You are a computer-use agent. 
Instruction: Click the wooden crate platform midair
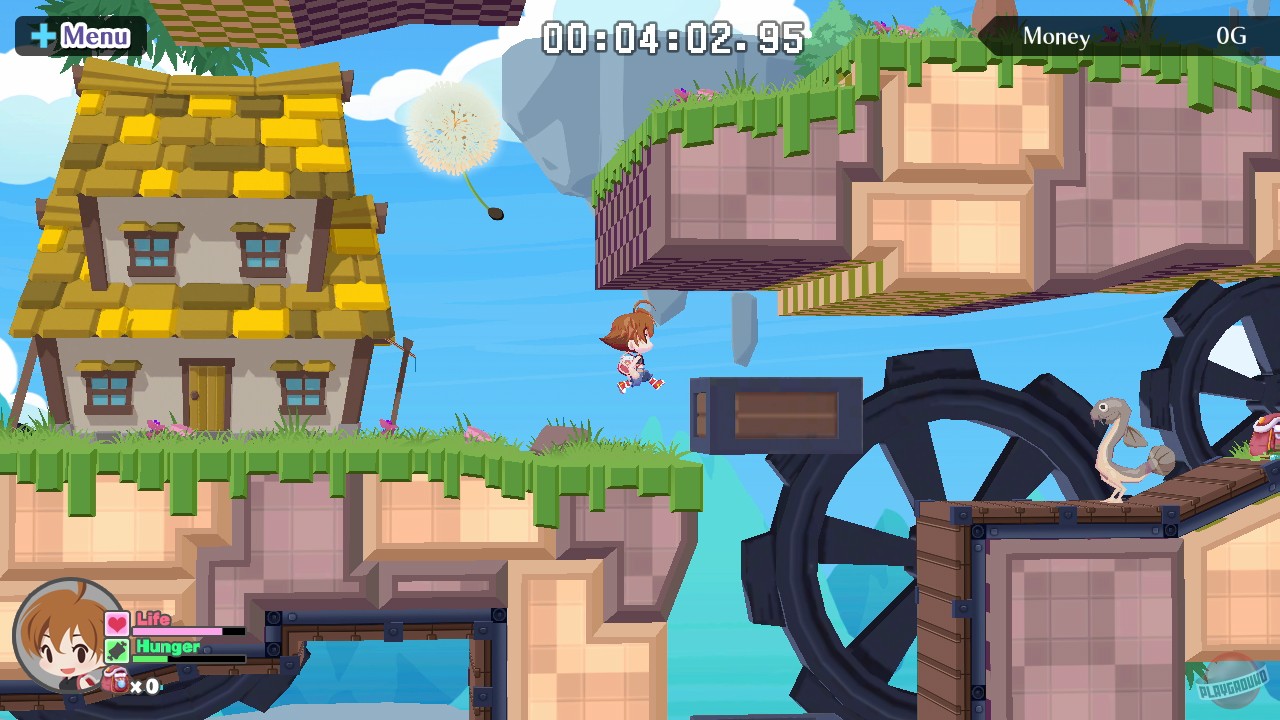775,413
